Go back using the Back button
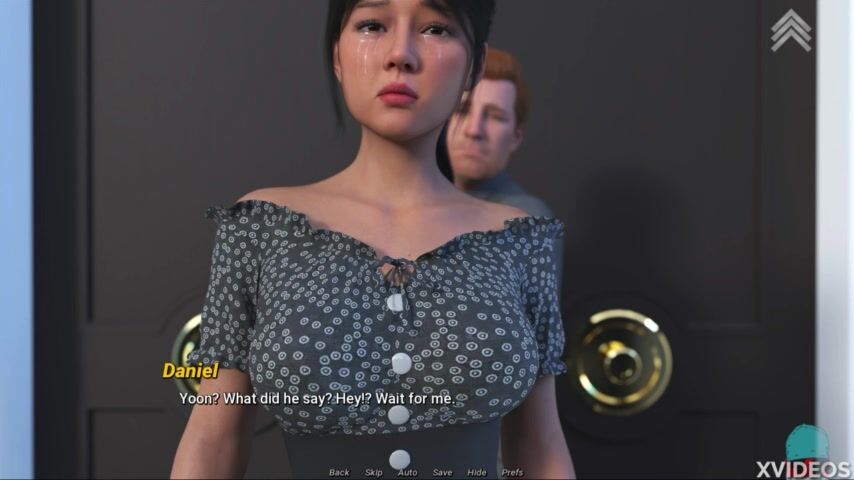Screen dimensions: 854x480 [x=339, y=472]
